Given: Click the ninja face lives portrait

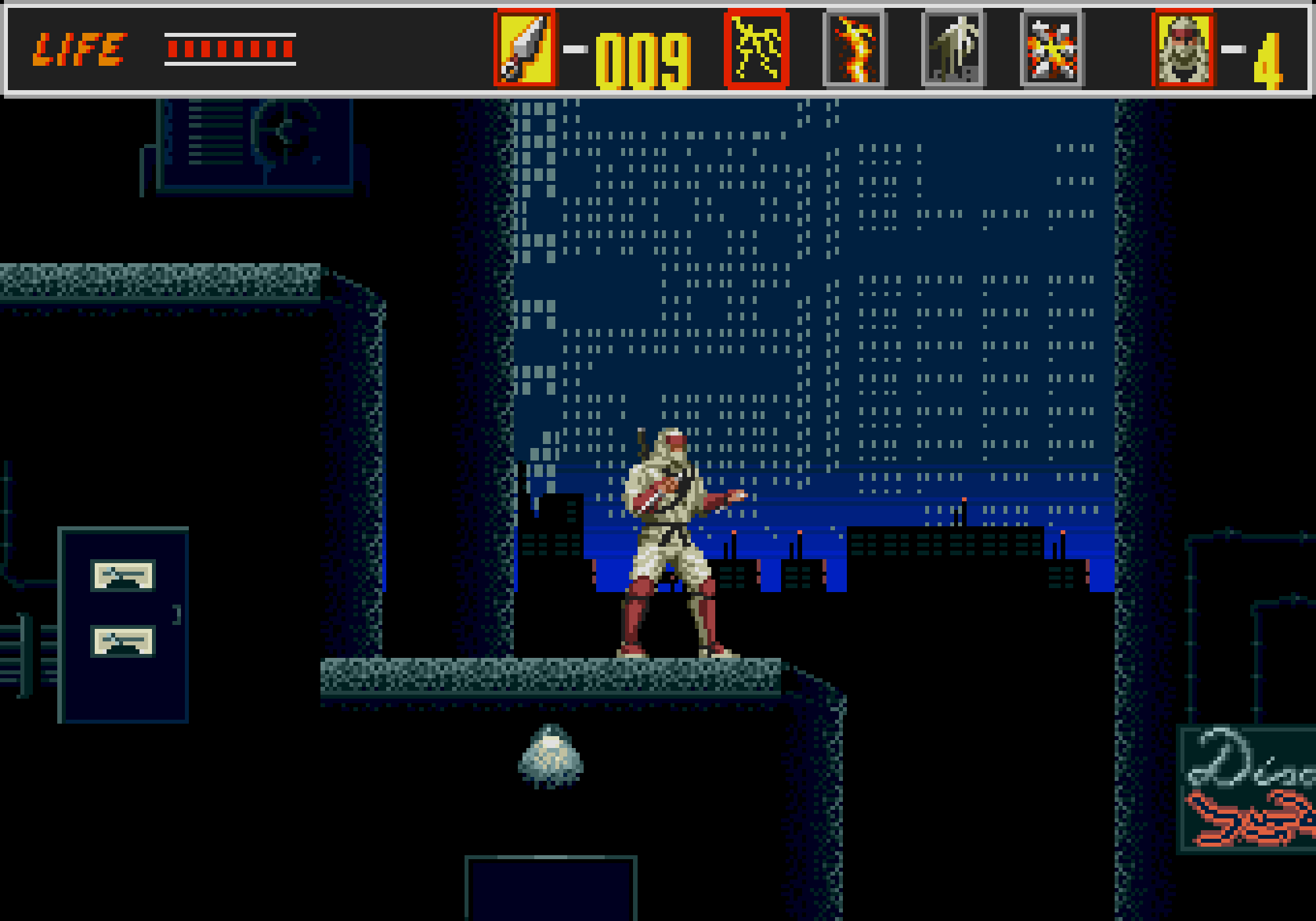Looking at the screenshot, I should tap(1184, 49).
